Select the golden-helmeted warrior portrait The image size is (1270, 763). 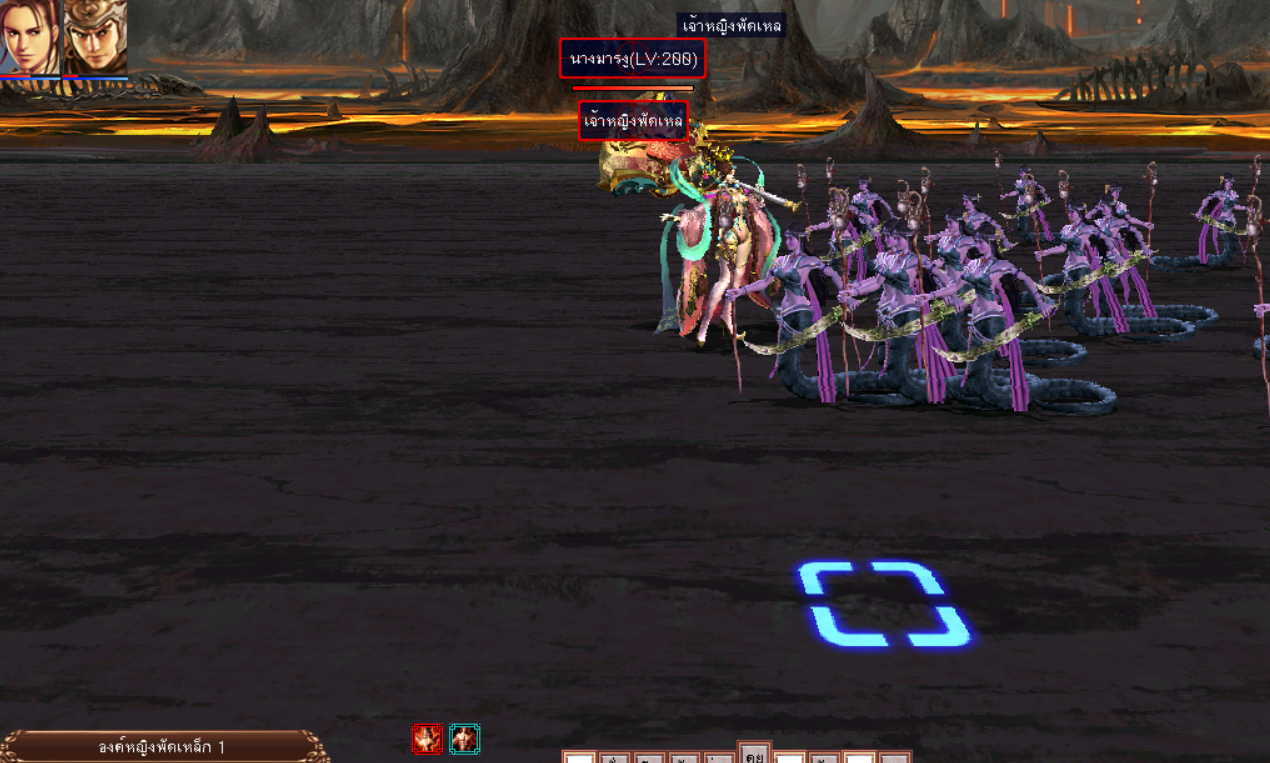coord(96,37)
